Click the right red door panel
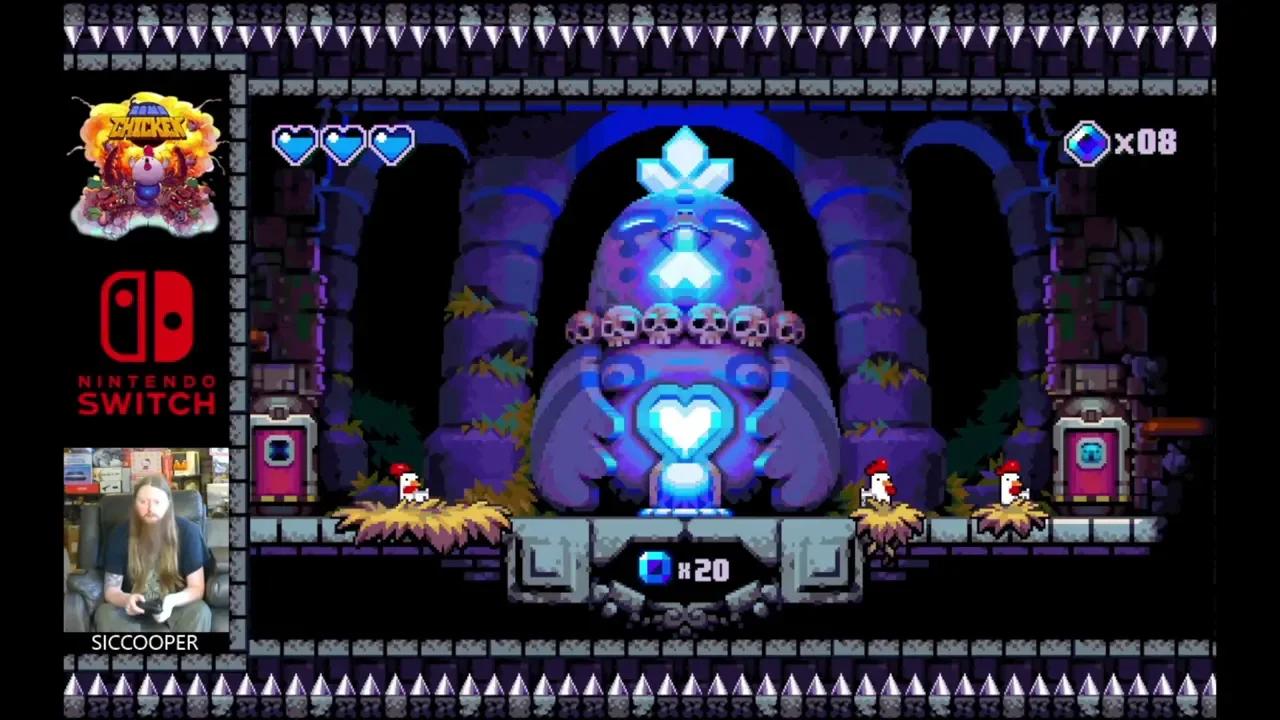 click(1092, 460)
